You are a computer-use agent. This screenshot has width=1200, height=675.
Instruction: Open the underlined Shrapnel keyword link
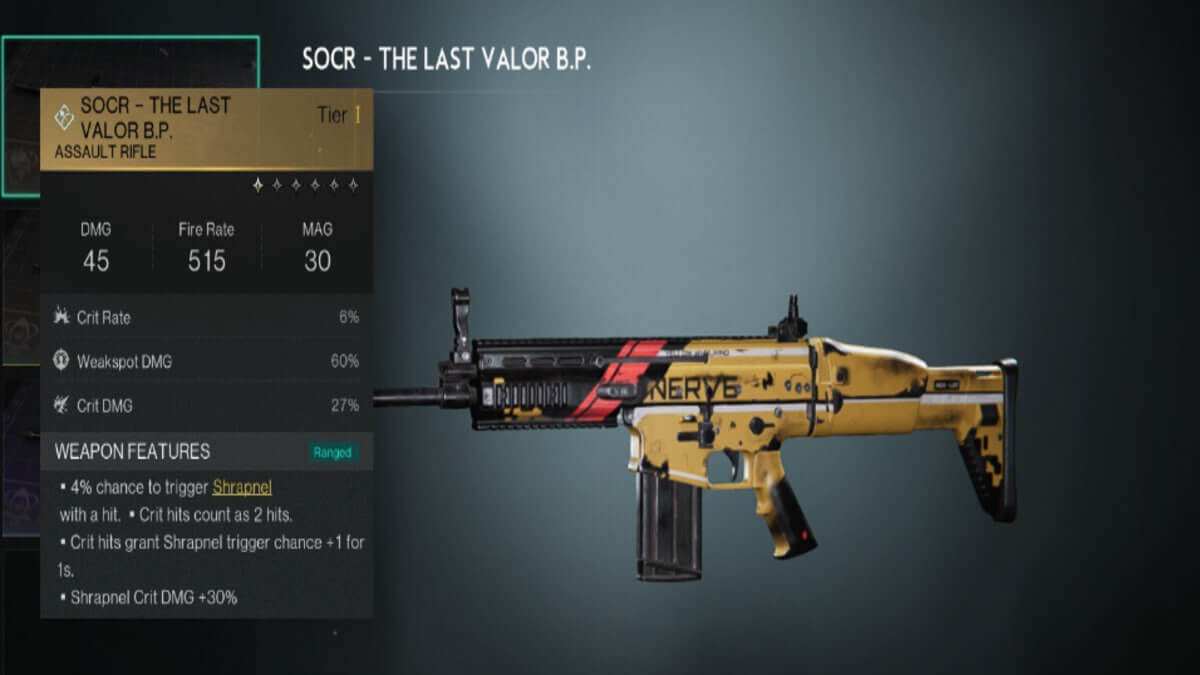(x=242, y=487)
